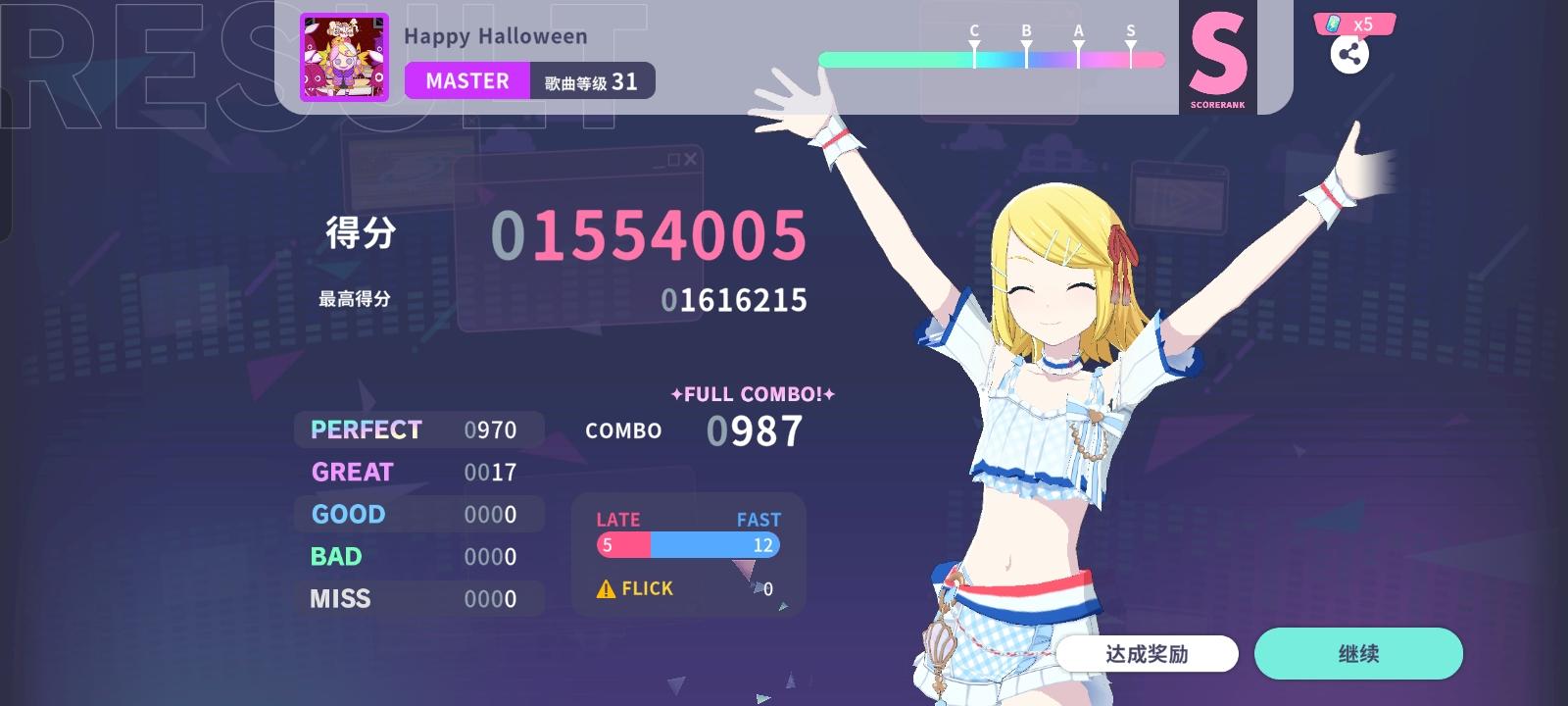Click the MASTER difficulty badge

(466, 81)
